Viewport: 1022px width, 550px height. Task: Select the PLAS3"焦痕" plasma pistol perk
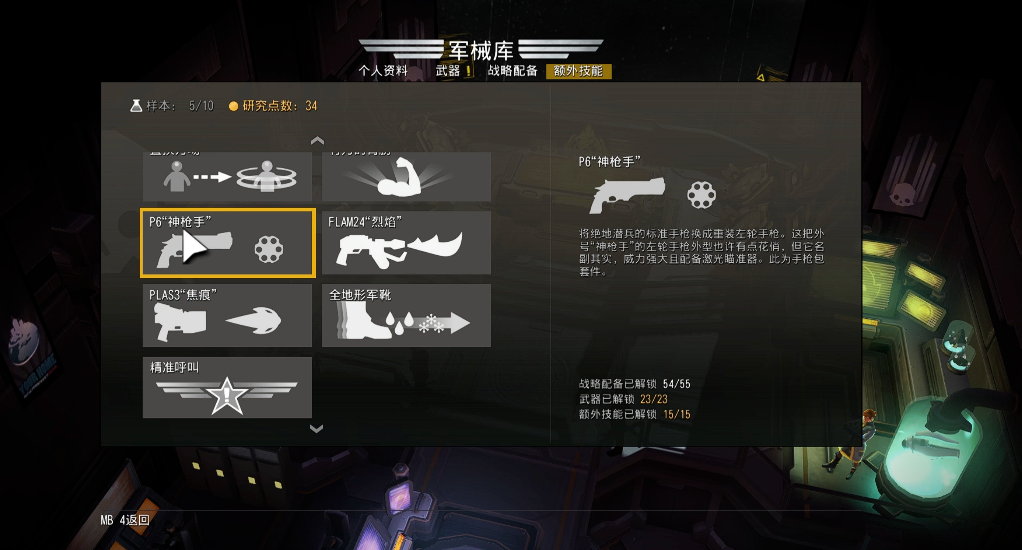[x=227, y=315]
